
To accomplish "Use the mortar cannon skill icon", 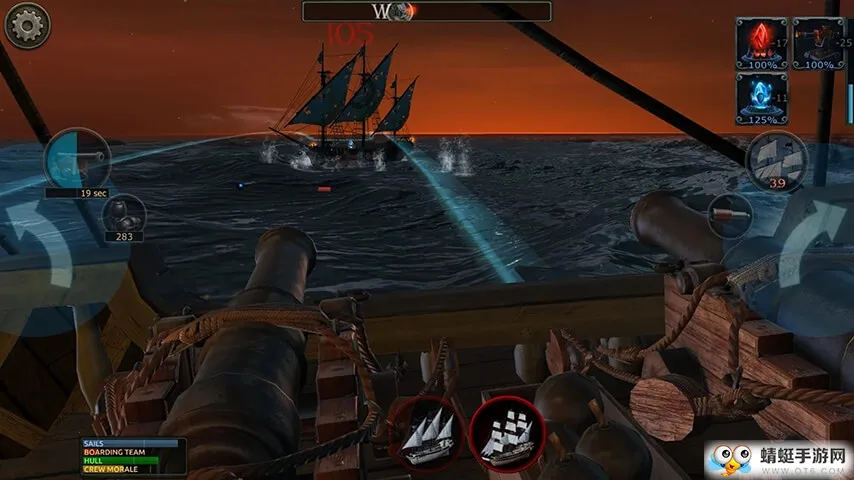I will pyautogui.click(x=817, y=43).
